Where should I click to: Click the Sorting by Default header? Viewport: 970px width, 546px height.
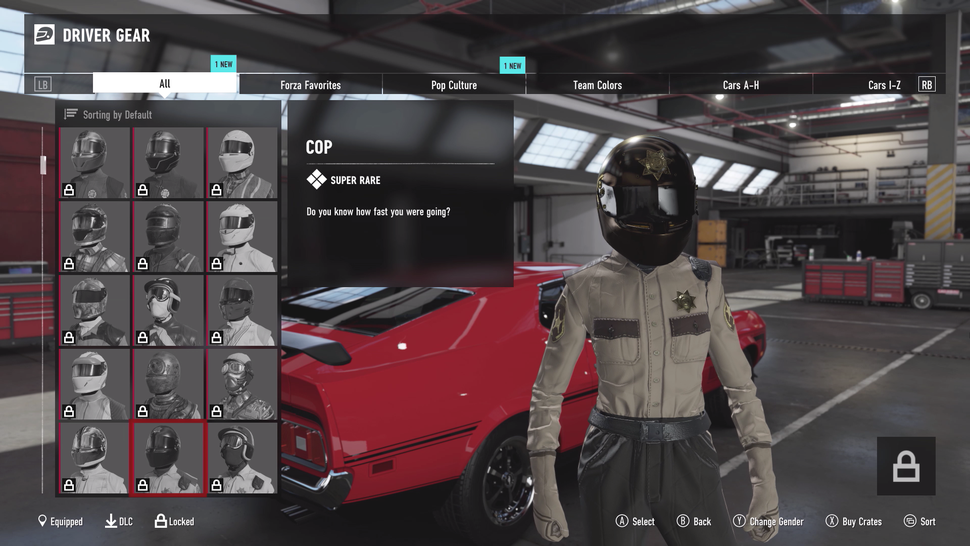point(117,115)
